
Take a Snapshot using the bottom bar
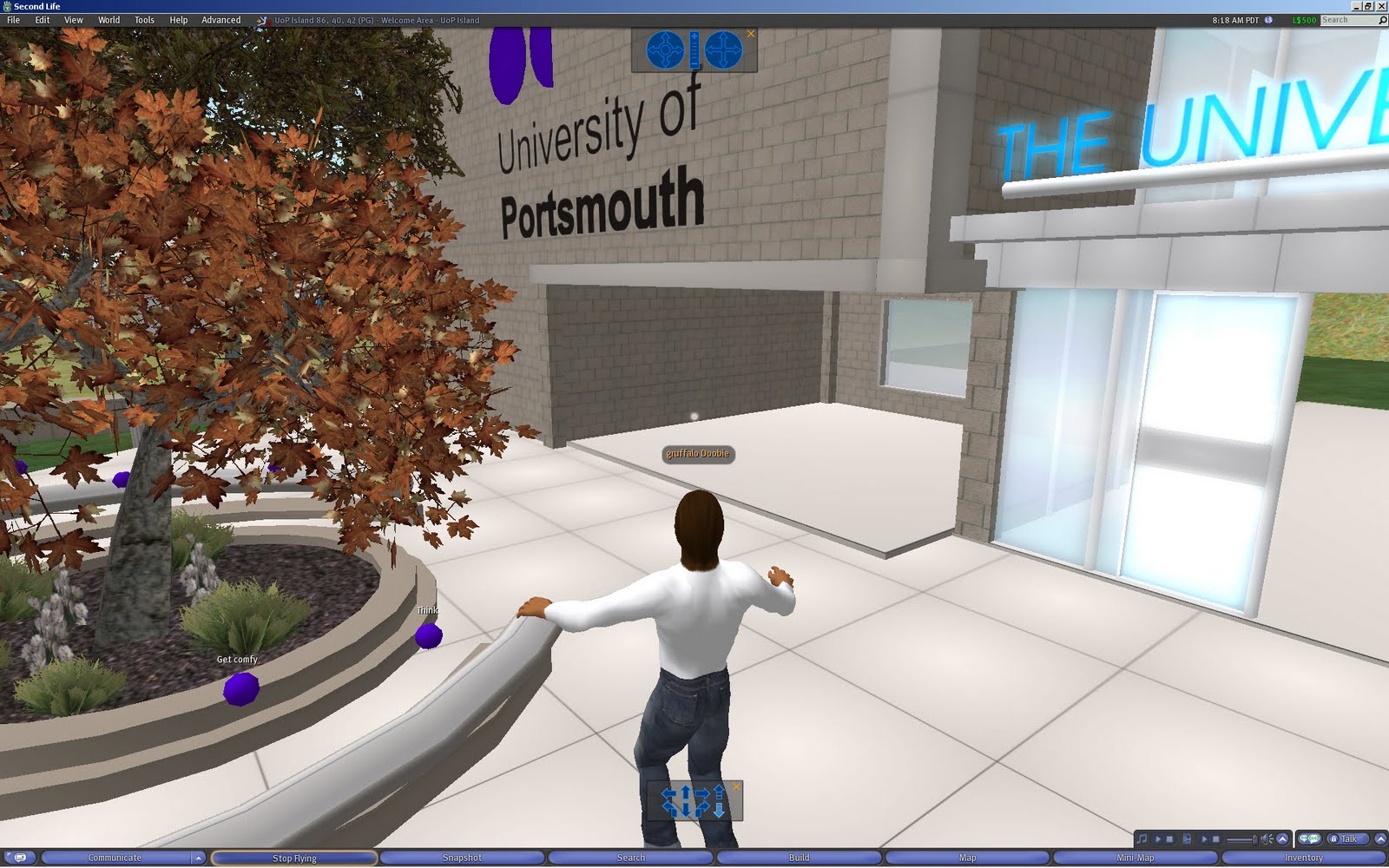(463, 857)
